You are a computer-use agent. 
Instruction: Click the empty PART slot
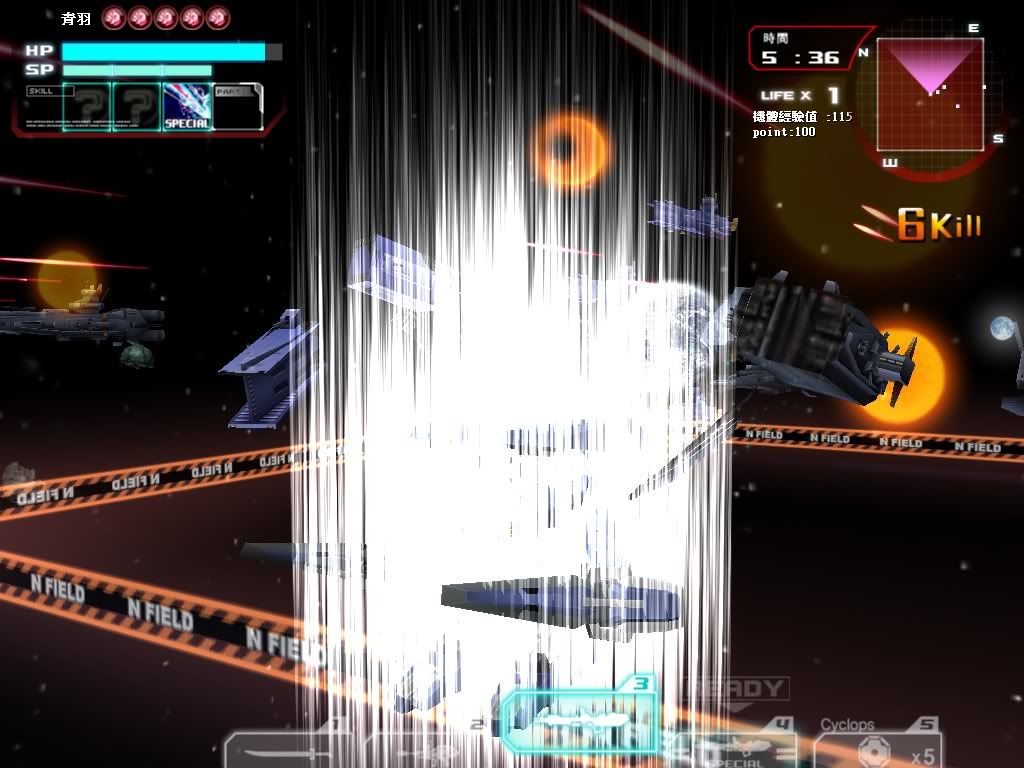point(237,108)
